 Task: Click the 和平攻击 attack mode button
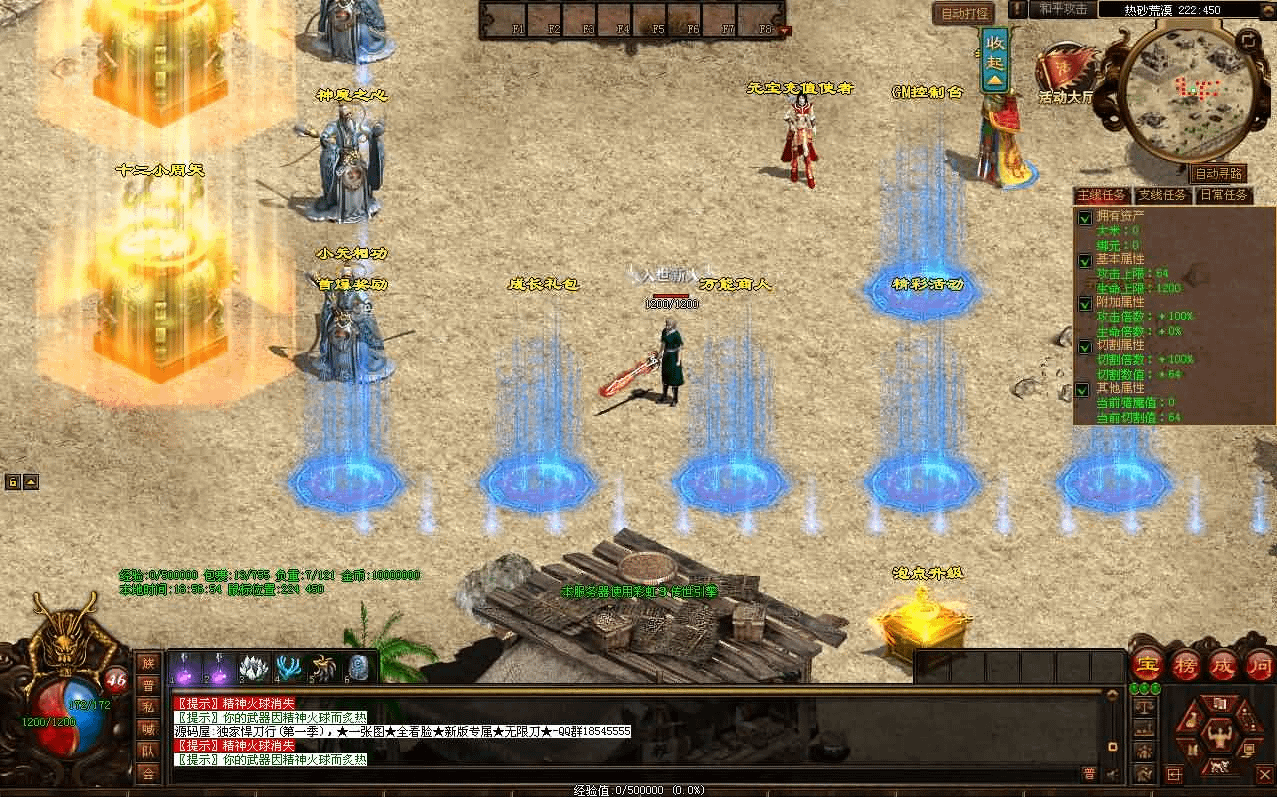pyautogui.click(x=1061, y=9)
